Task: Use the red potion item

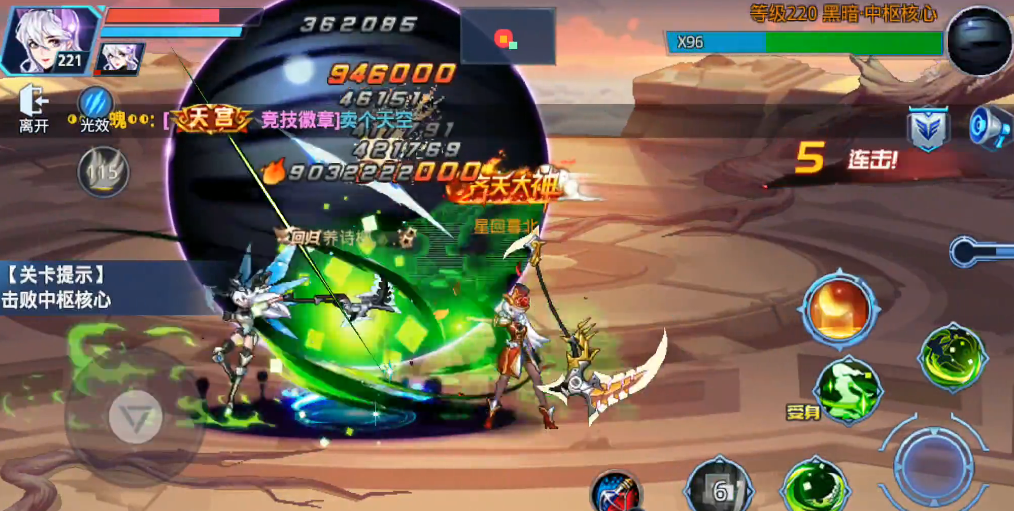Action: pyautogui.click(x=616, y=493)
